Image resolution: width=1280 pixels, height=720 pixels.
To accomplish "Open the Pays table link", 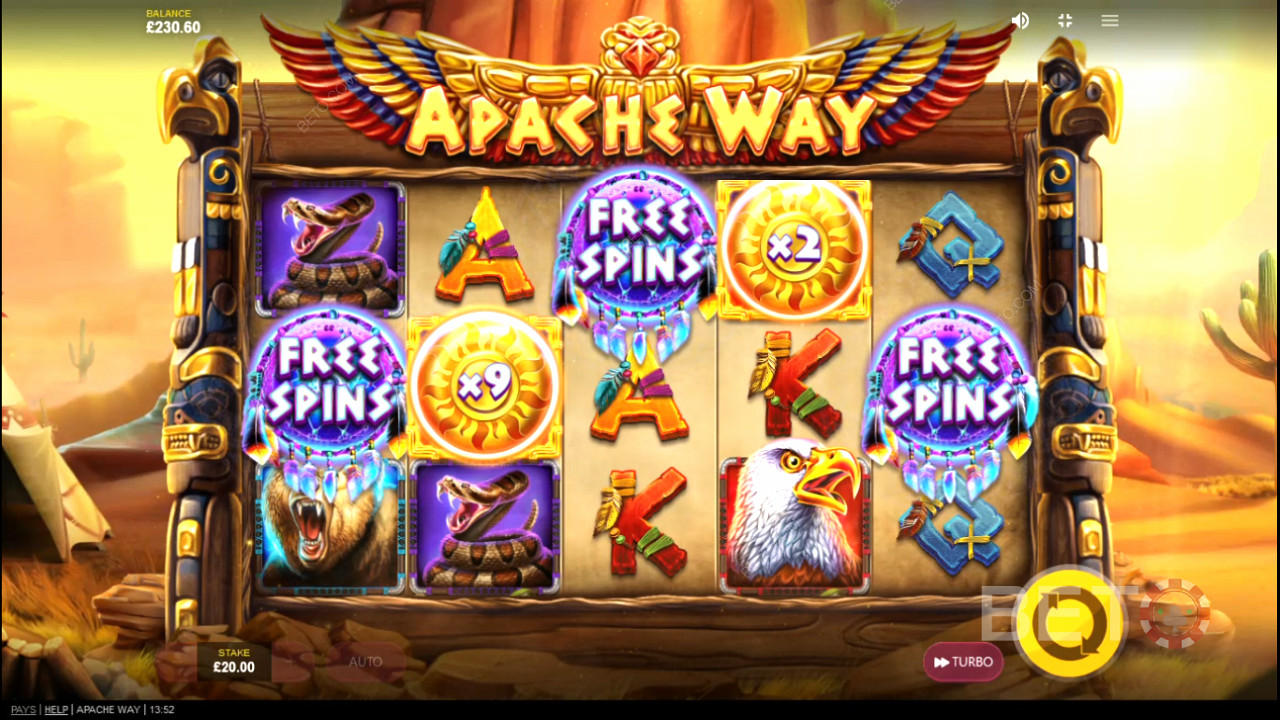I will point(23,710).
